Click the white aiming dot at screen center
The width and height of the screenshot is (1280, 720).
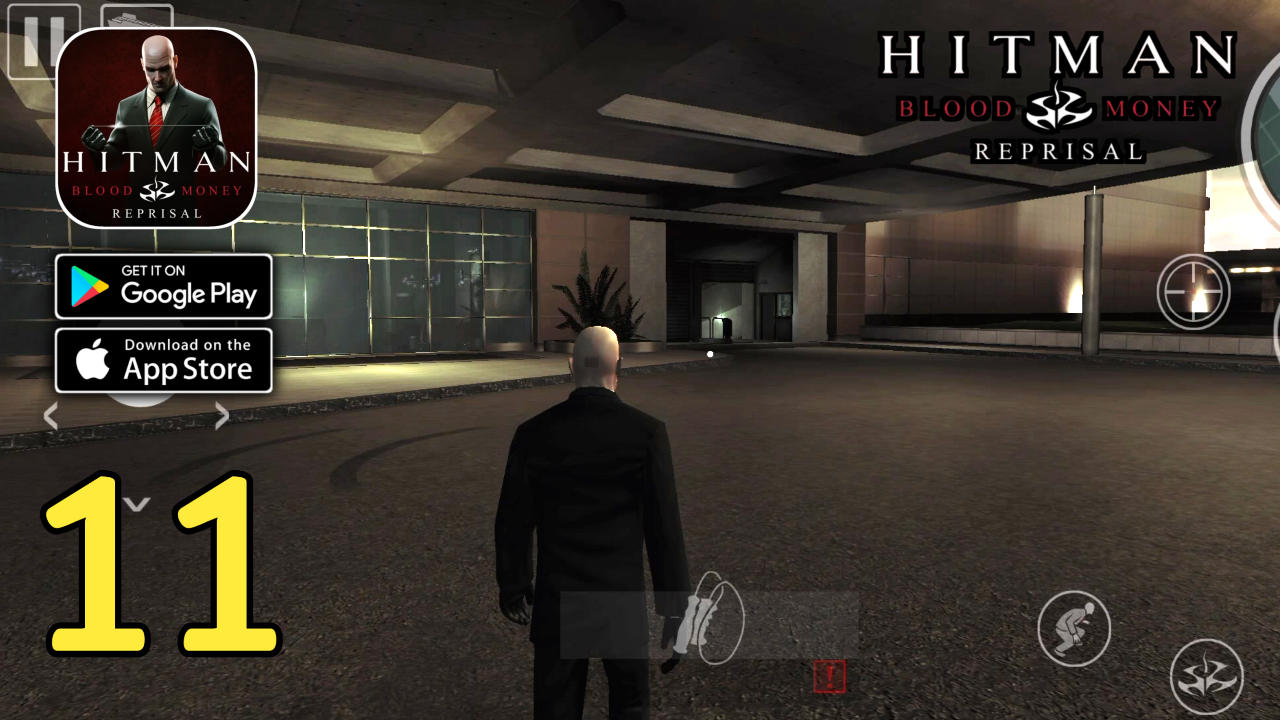710,352
